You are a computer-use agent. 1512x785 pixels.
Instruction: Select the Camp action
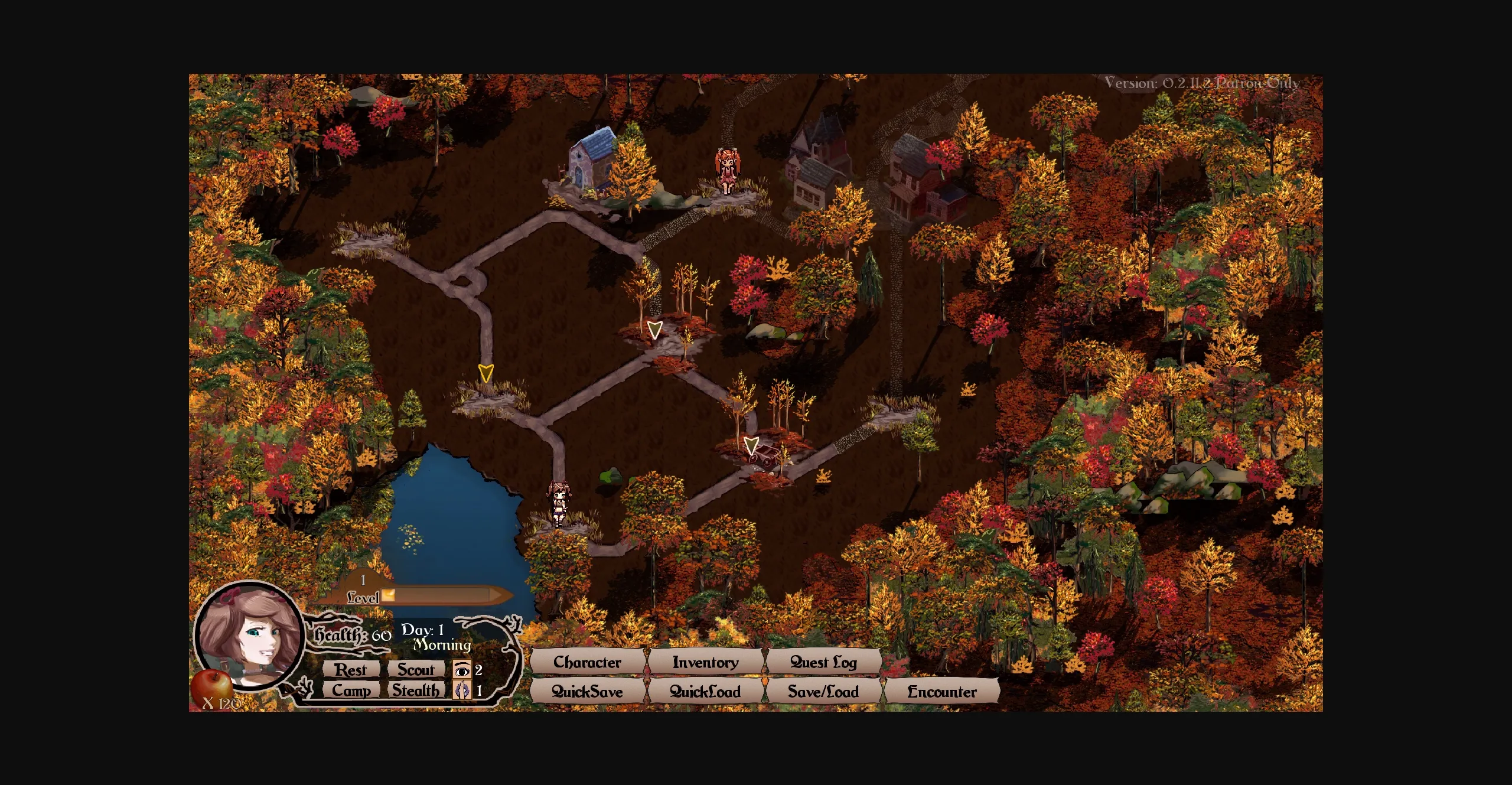pos(351,690)
